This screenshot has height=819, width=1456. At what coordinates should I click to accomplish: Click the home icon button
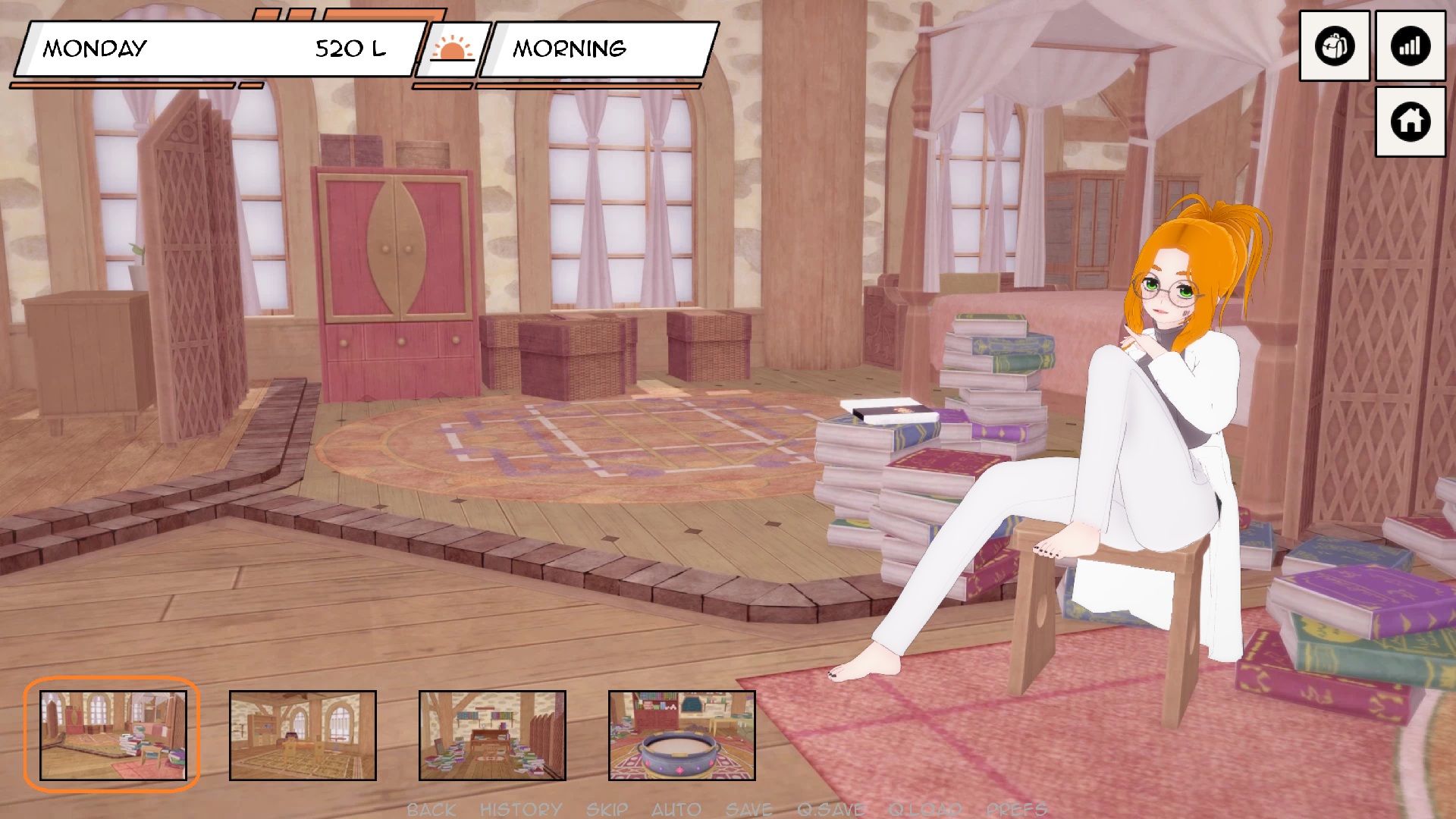click(x=1410, y=121)
